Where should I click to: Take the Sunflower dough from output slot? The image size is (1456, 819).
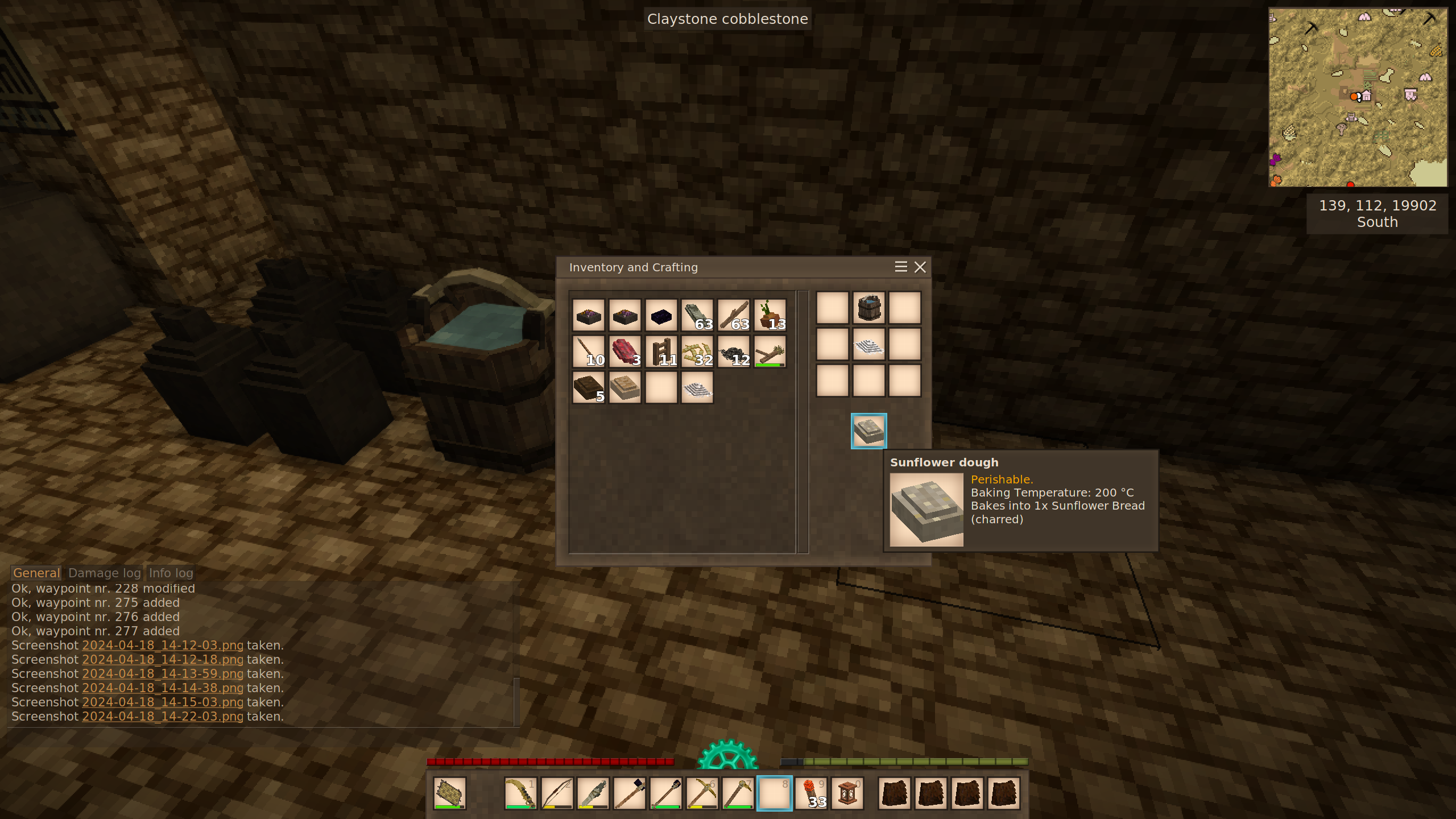coord(868,431)
